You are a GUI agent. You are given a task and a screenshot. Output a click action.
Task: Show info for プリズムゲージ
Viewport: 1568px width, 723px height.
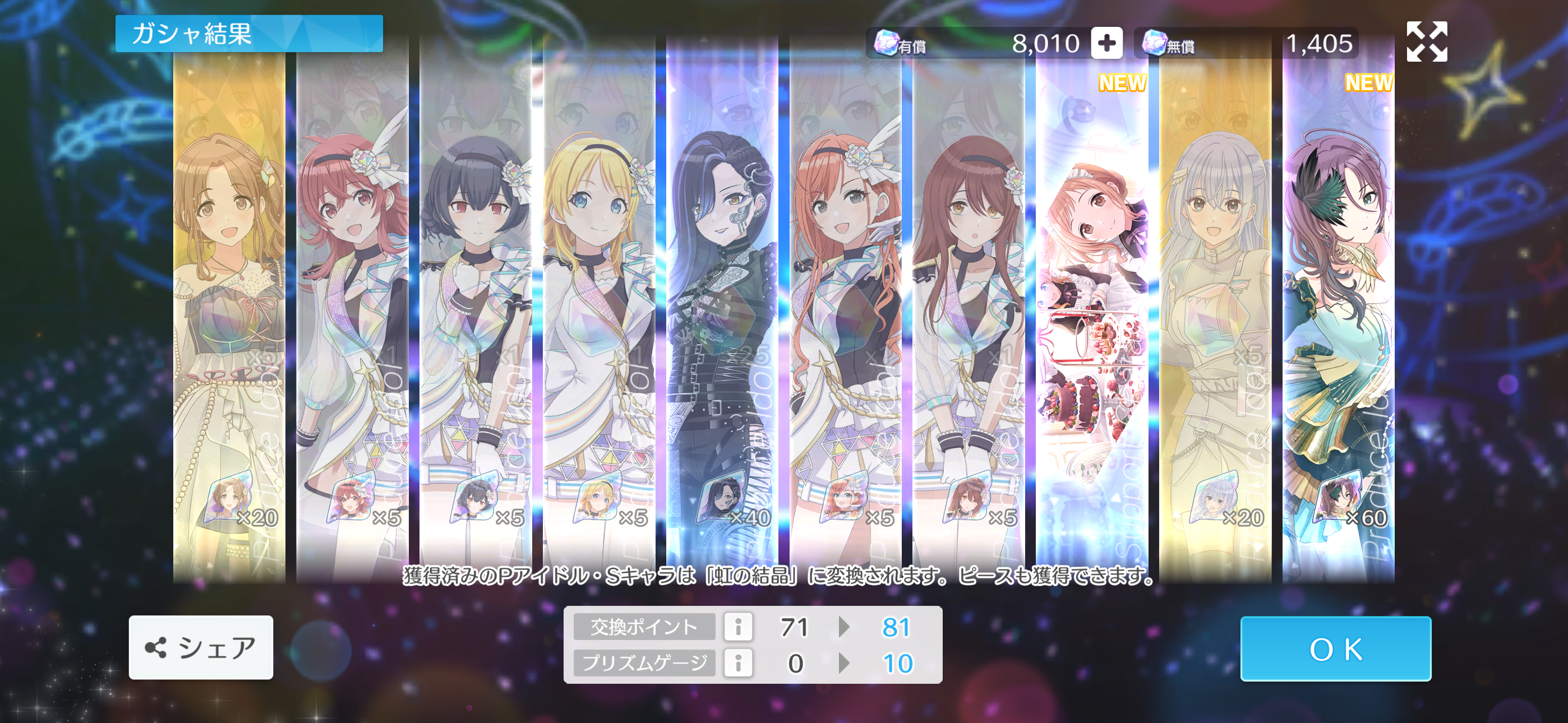pyautogui.click(x=738, y=662)
